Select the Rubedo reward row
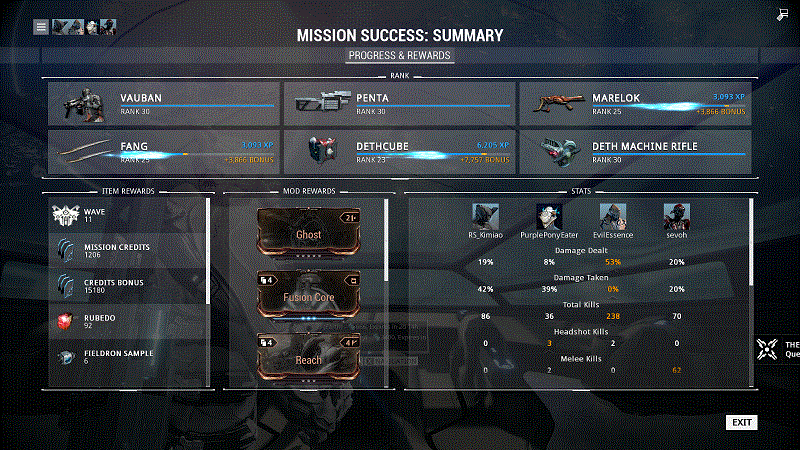 (127, 322)
